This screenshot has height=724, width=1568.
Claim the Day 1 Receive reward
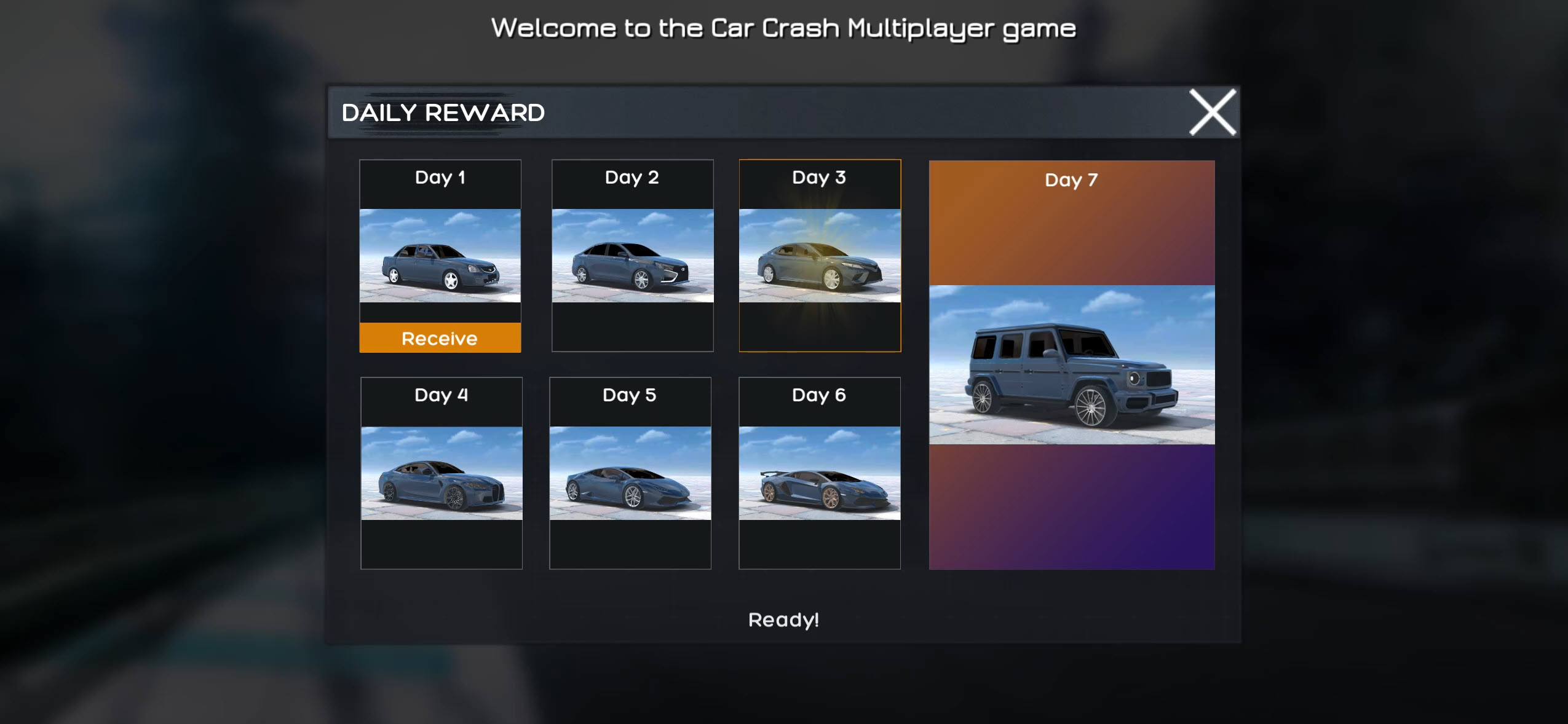[x=440, y=337]
